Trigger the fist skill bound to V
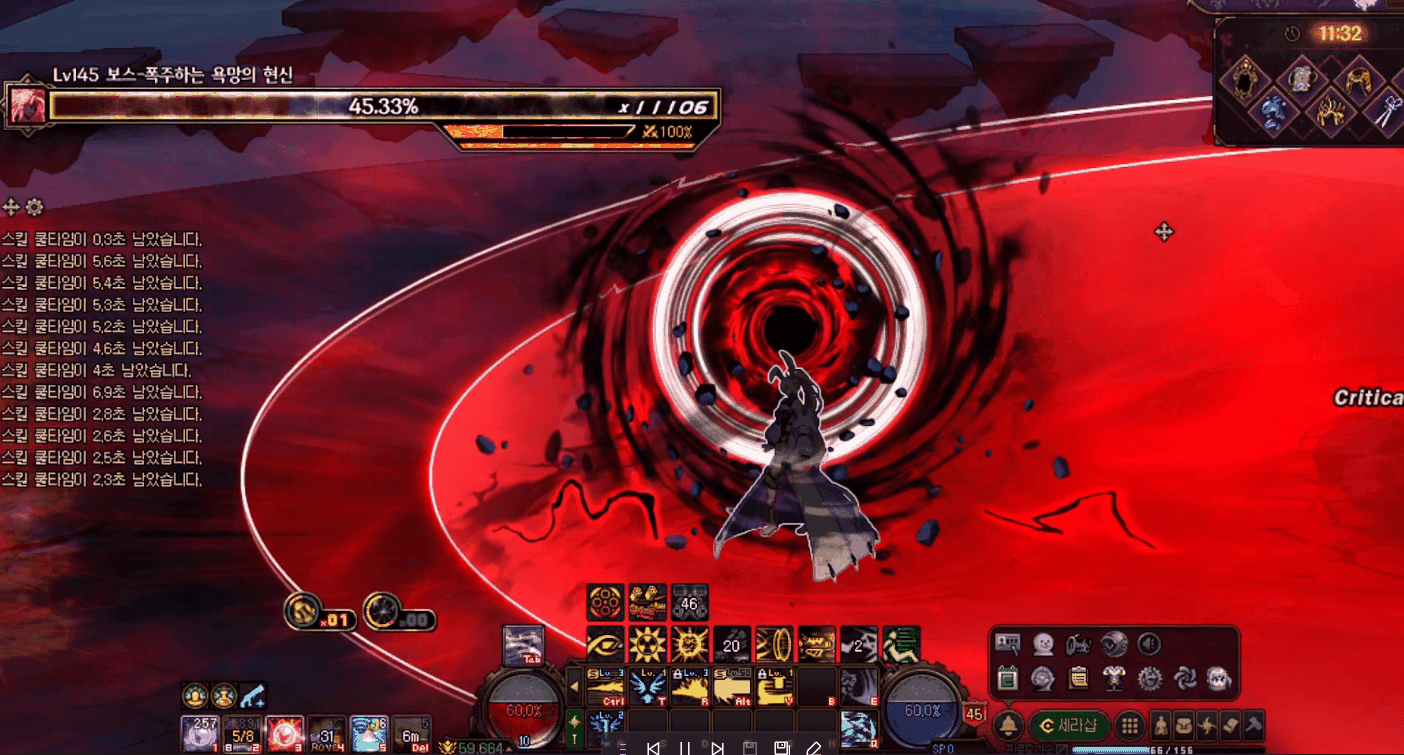1404x755 pixels. click(x=775, y=684)
